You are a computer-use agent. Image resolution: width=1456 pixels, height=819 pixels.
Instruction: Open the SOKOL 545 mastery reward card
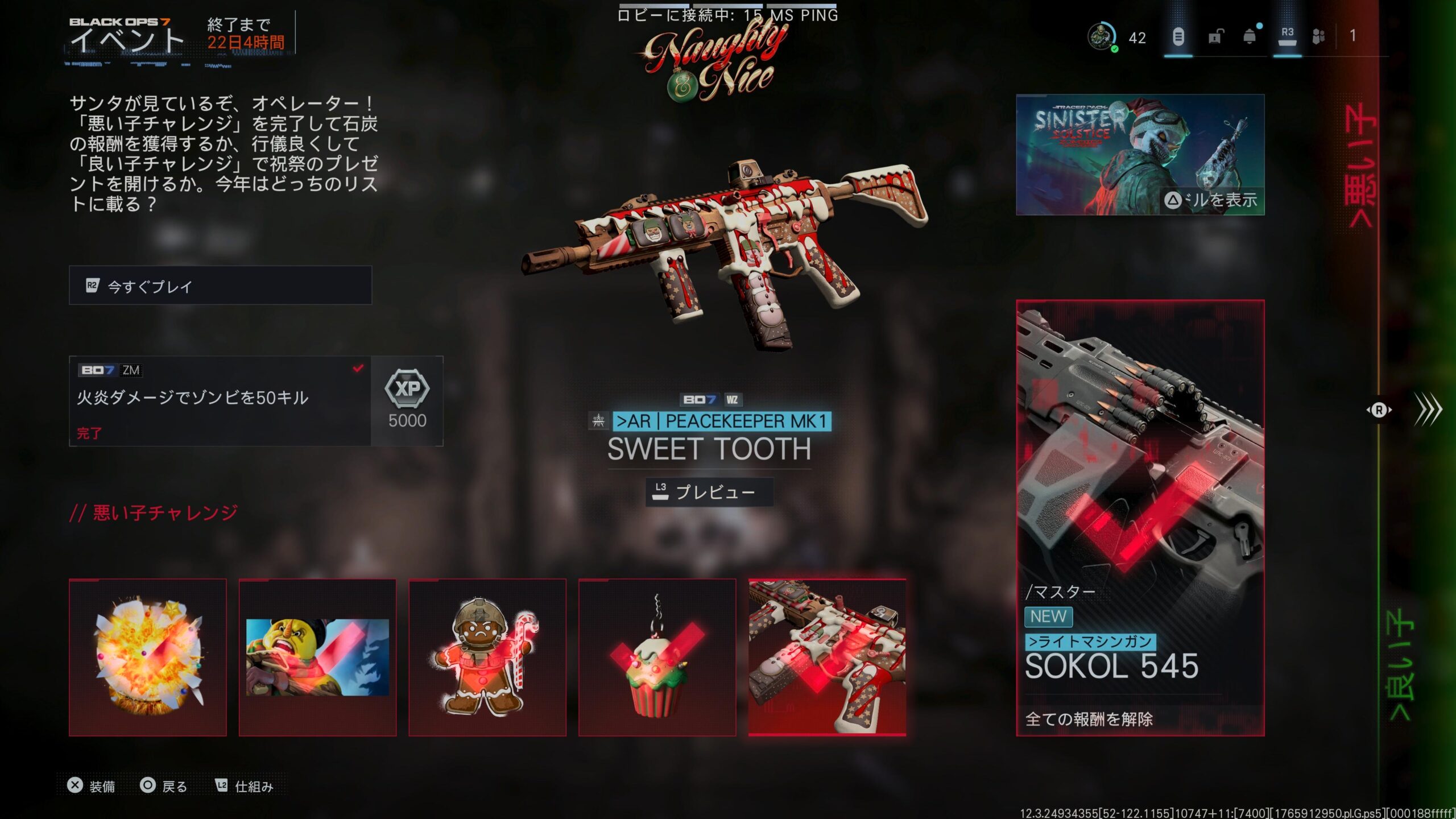pyautogui.click(x=1140, y=518)
